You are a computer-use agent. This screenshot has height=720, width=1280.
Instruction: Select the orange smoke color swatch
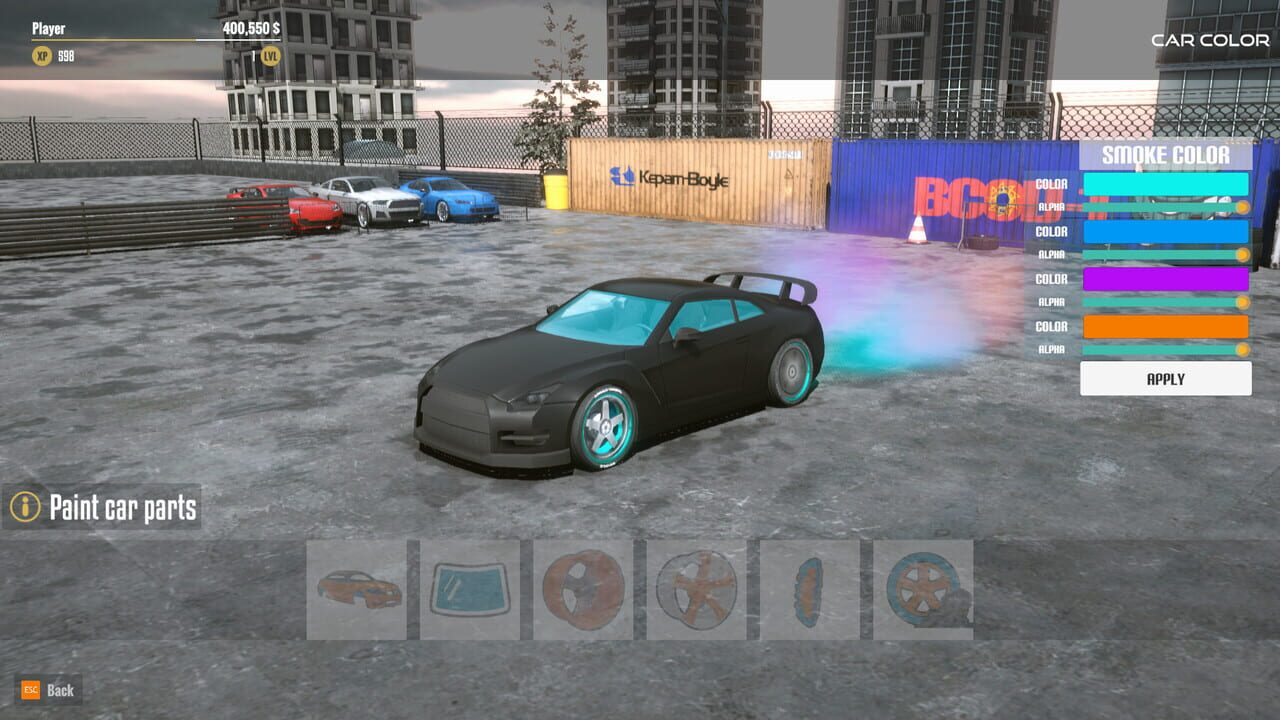pos(1165,326)
